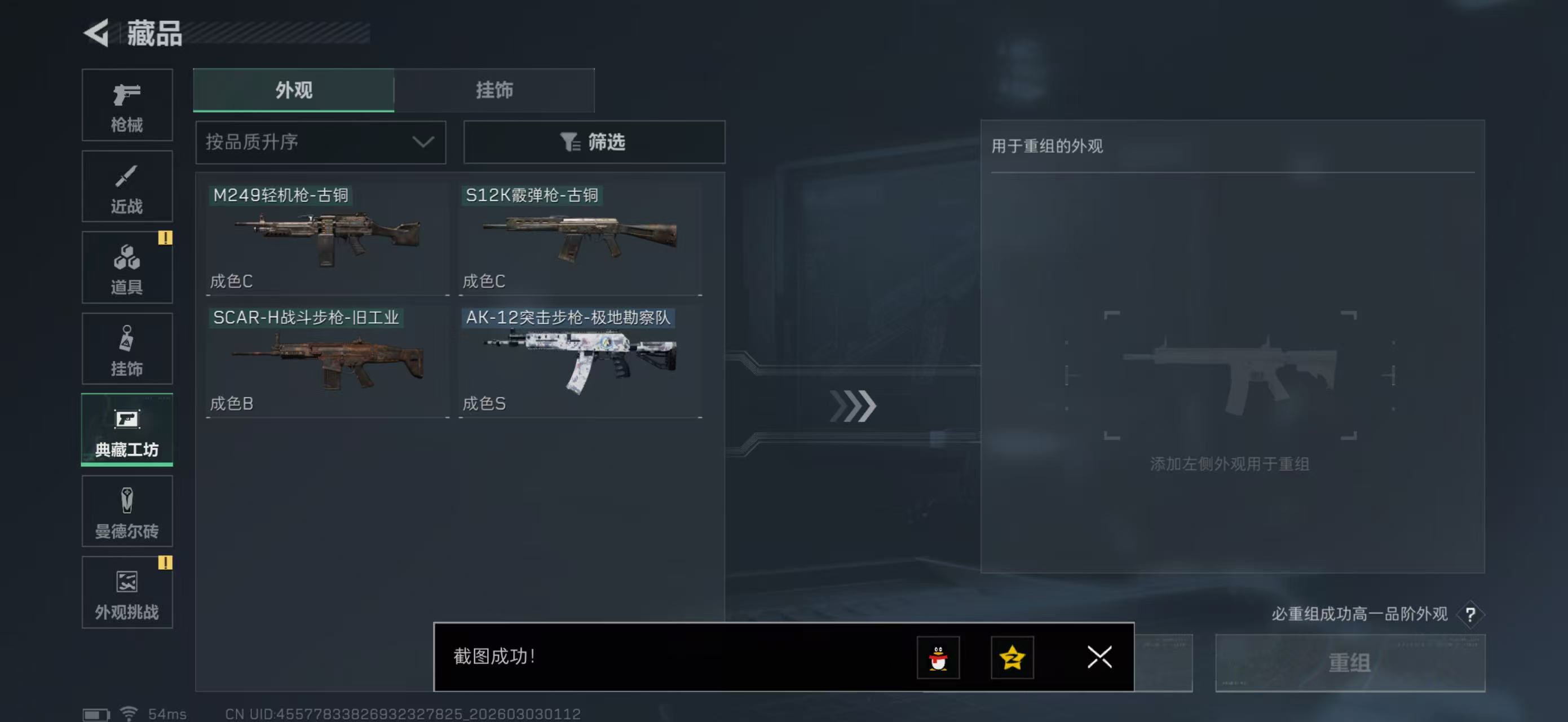Open the 近战 melee weapons category

point(127,186)
